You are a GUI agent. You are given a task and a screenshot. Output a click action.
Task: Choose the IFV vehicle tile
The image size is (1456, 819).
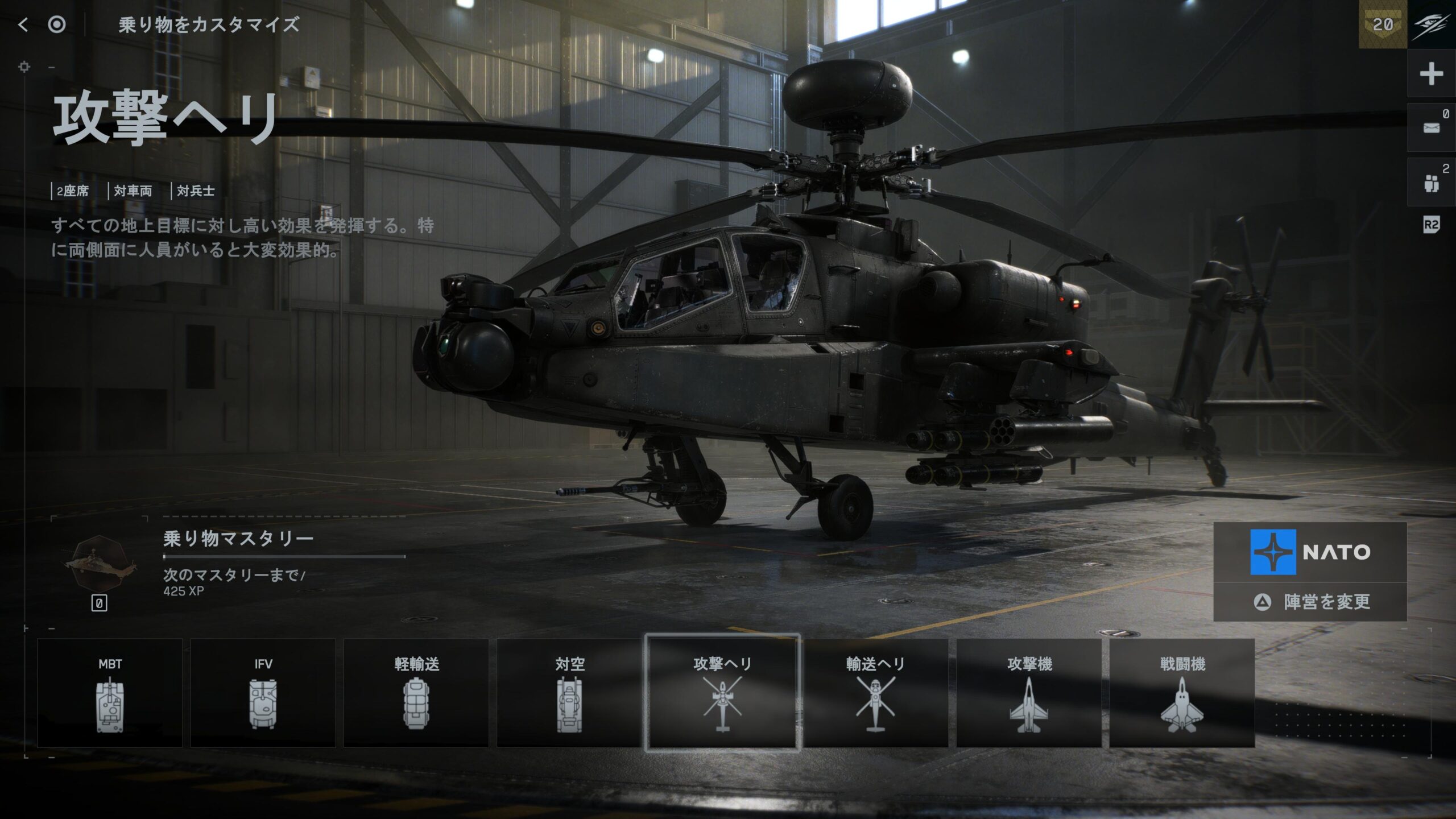(263, 693)
